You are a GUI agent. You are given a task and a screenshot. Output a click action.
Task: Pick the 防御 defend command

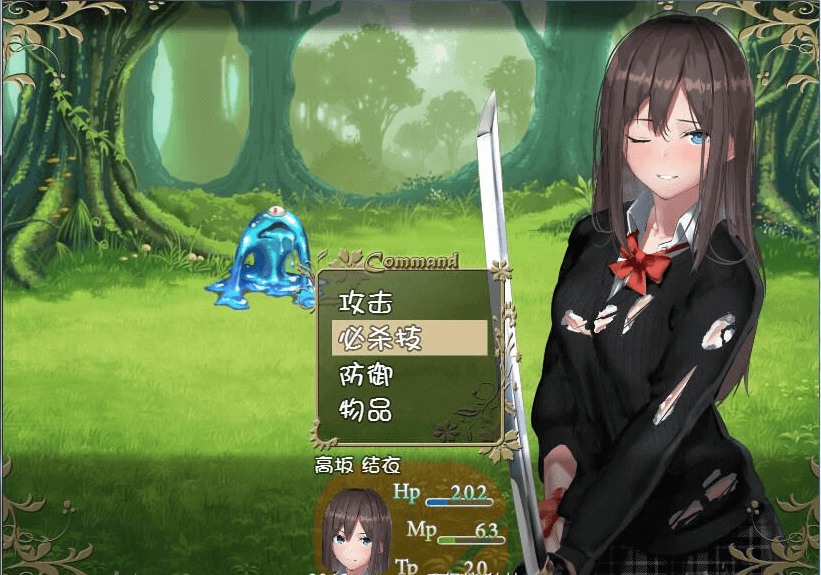tap(366, 375)
